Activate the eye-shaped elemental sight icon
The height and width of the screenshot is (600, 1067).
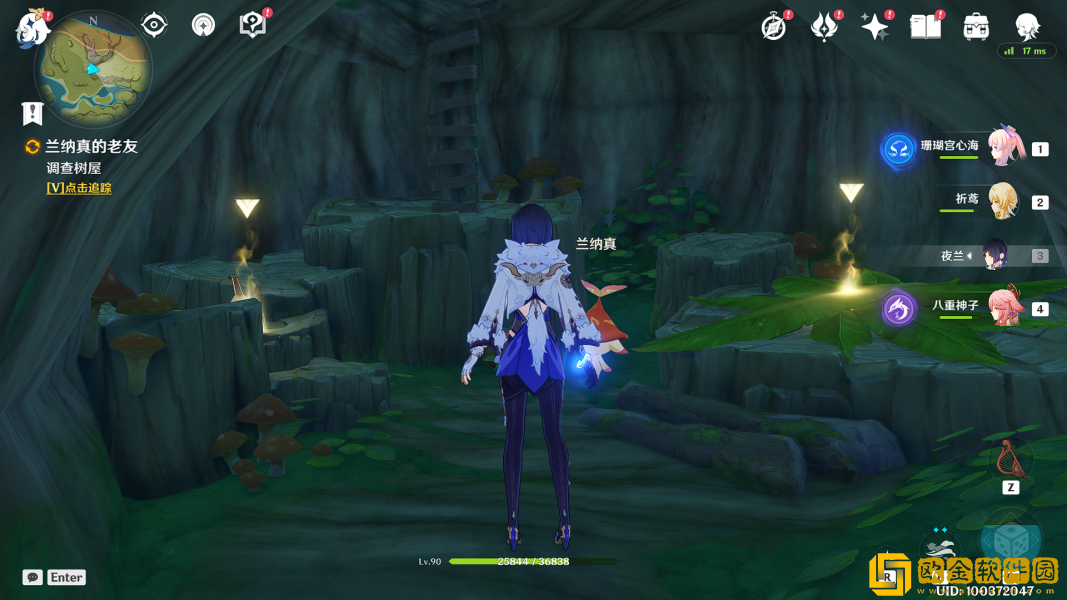[154, 25]
